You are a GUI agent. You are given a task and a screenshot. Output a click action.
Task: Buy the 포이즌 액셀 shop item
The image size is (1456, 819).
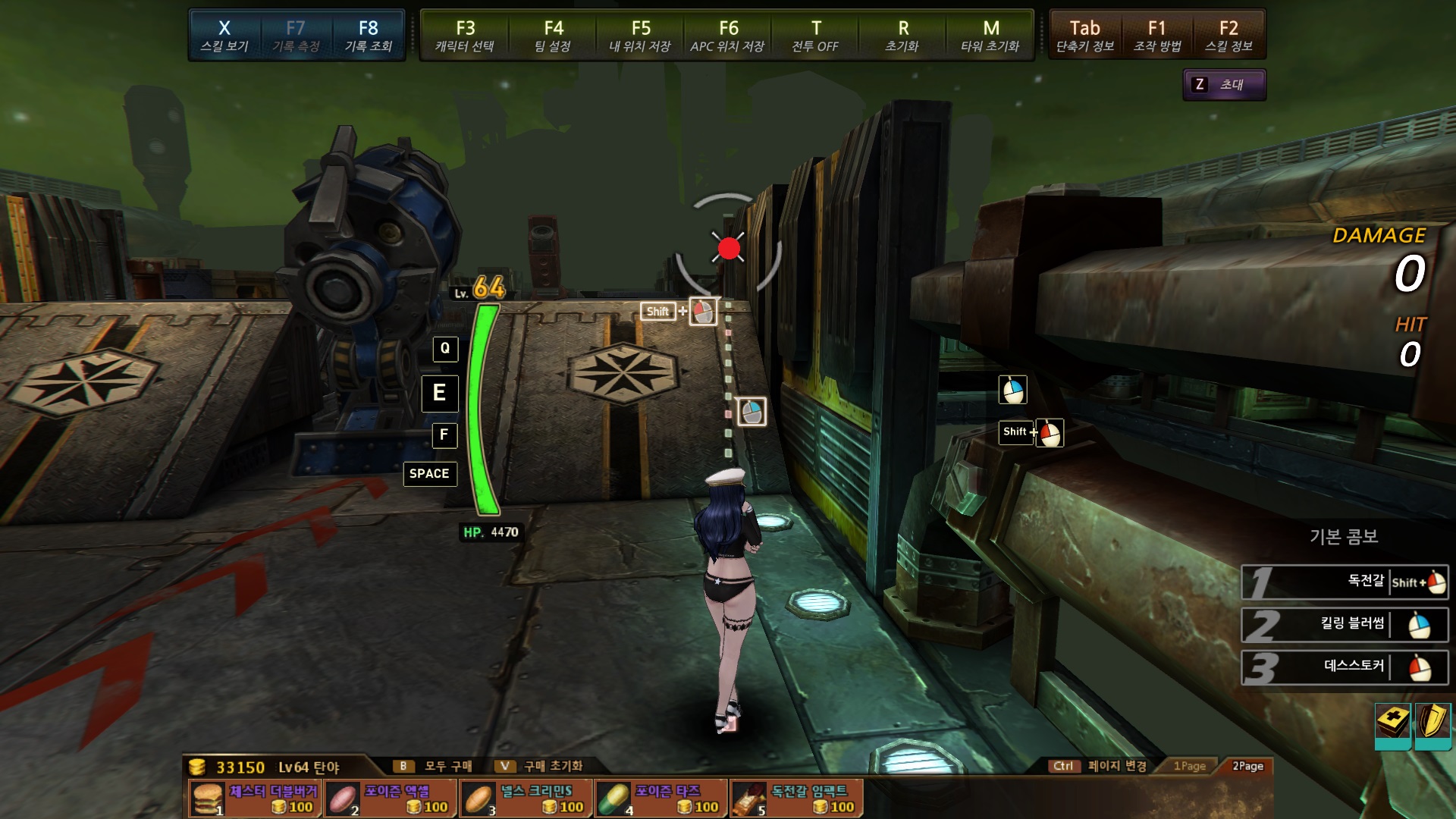point(391,799)
